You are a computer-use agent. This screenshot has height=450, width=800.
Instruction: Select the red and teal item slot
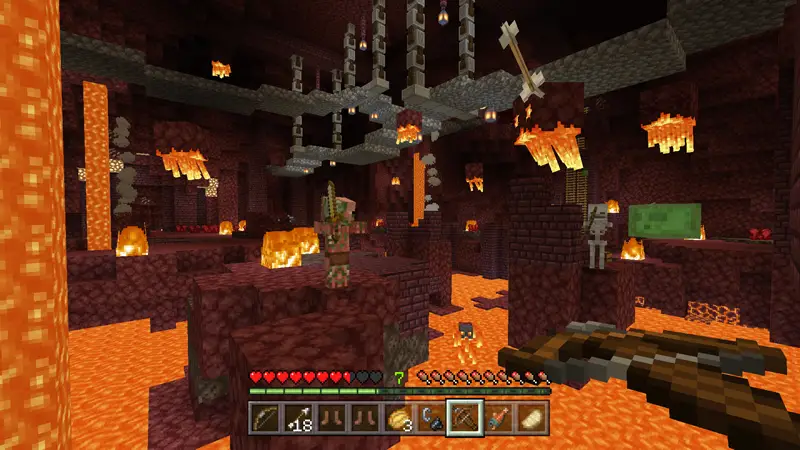(498, 416)
